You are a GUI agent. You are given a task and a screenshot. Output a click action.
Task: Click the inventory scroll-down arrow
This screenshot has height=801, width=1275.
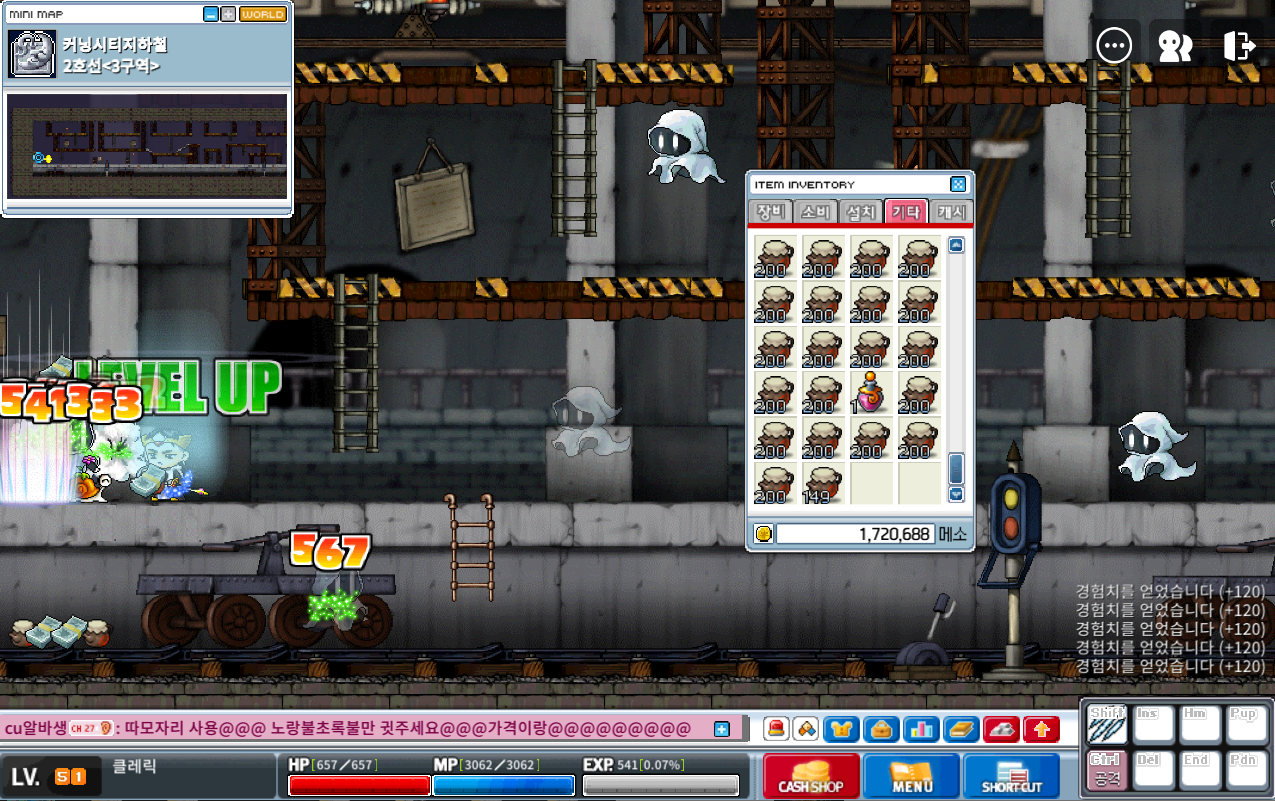click(x=956, y=493)
